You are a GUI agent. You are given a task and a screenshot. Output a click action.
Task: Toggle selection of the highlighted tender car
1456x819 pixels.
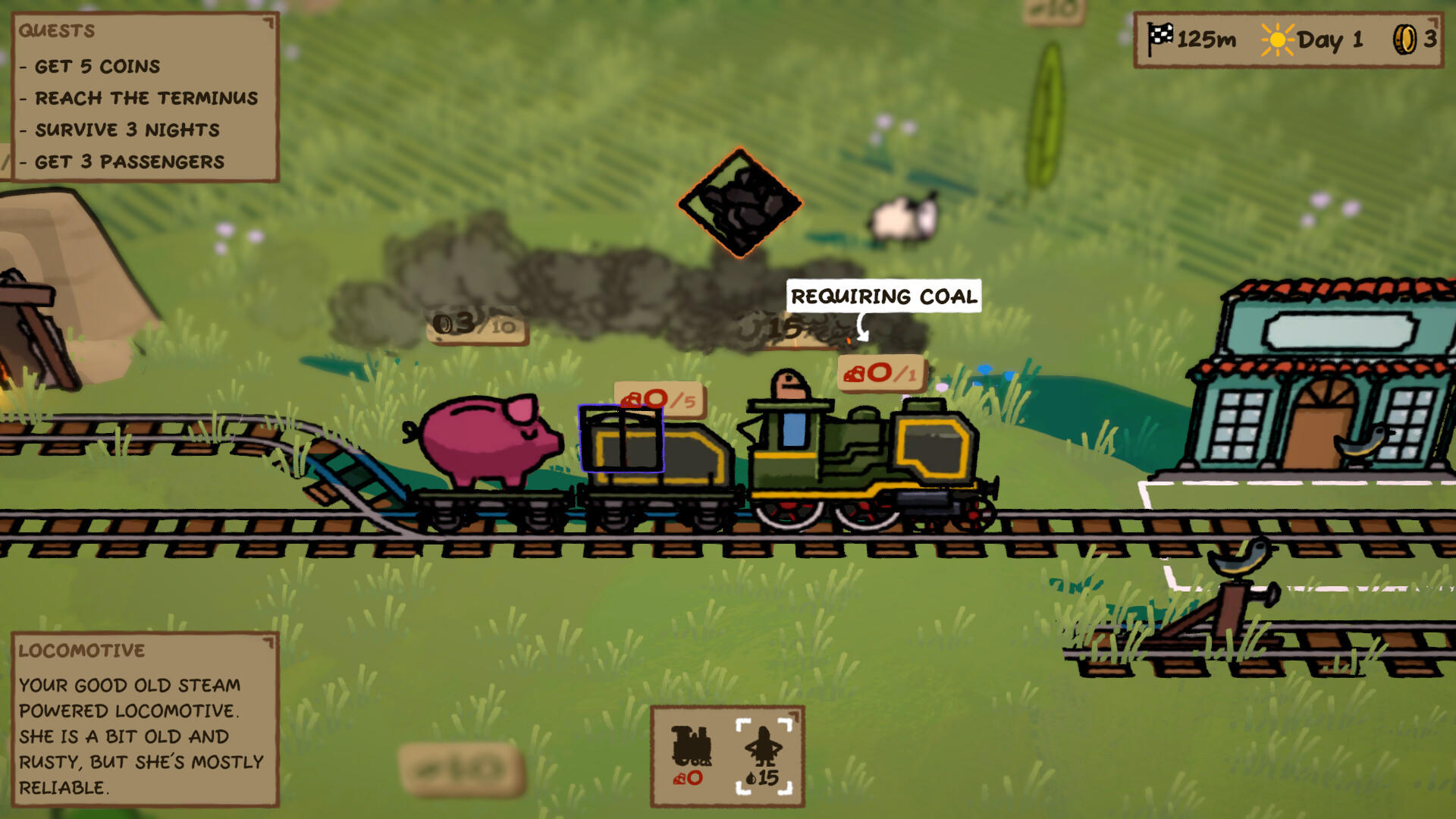(x=622, y=440)
